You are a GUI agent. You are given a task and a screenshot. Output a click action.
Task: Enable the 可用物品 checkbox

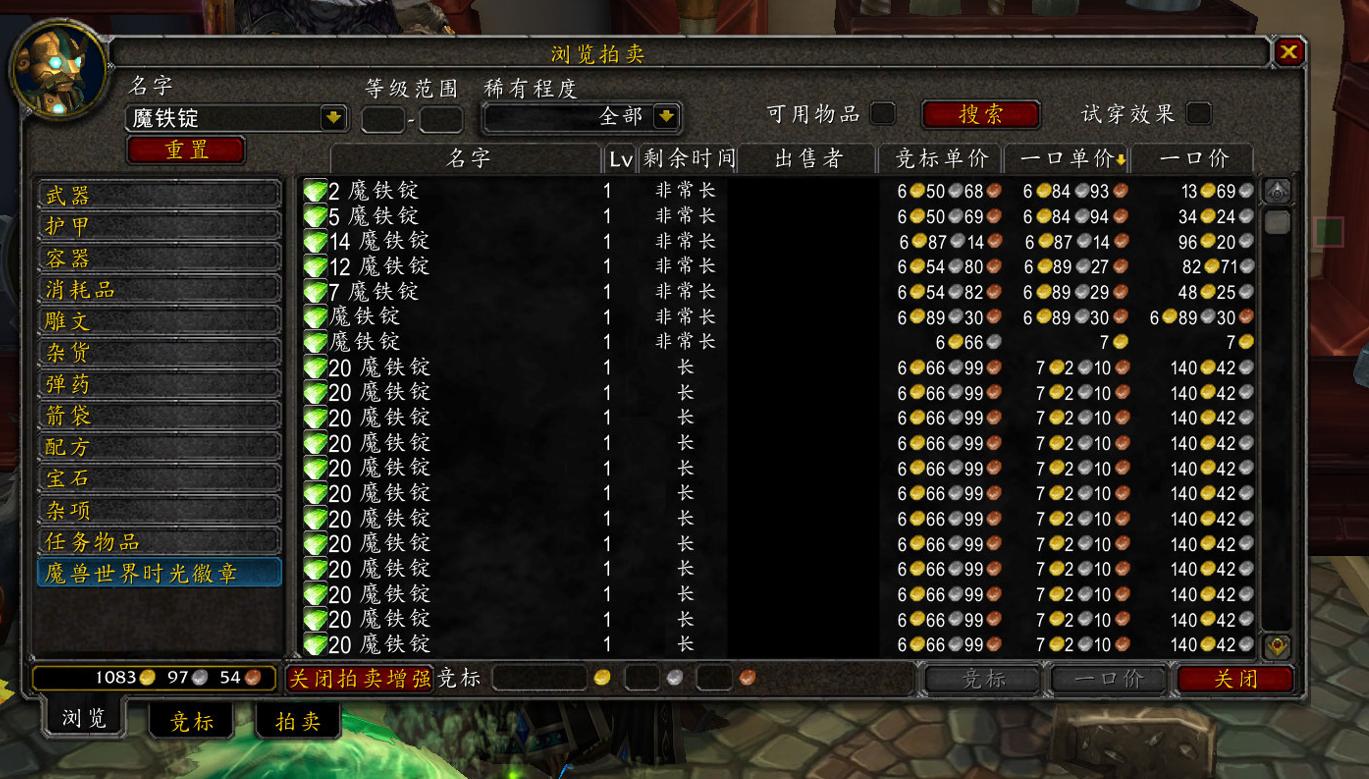[x=882, y=114]
